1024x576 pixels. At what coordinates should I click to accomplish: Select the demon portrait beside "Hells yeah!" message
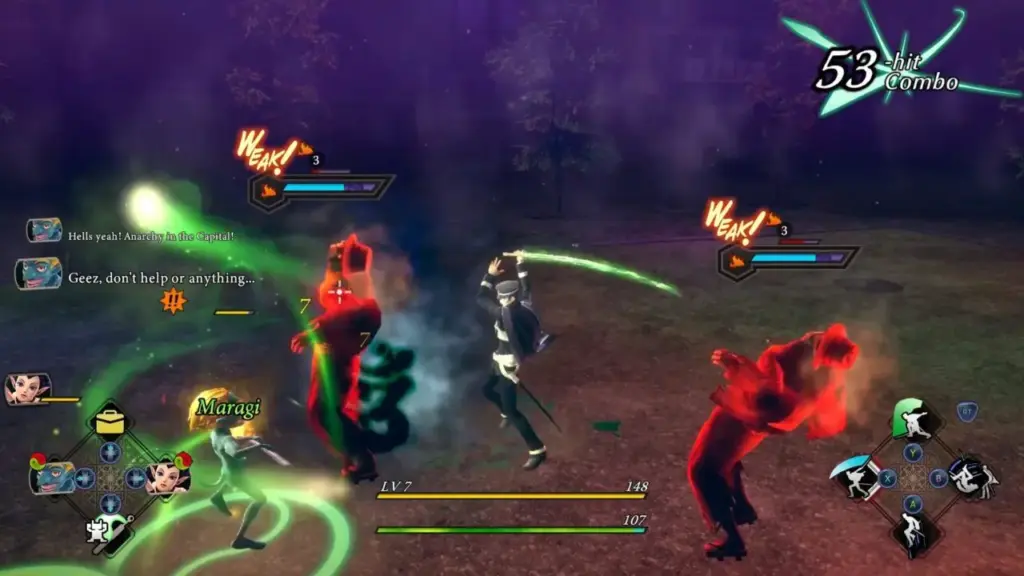[44, 231]
